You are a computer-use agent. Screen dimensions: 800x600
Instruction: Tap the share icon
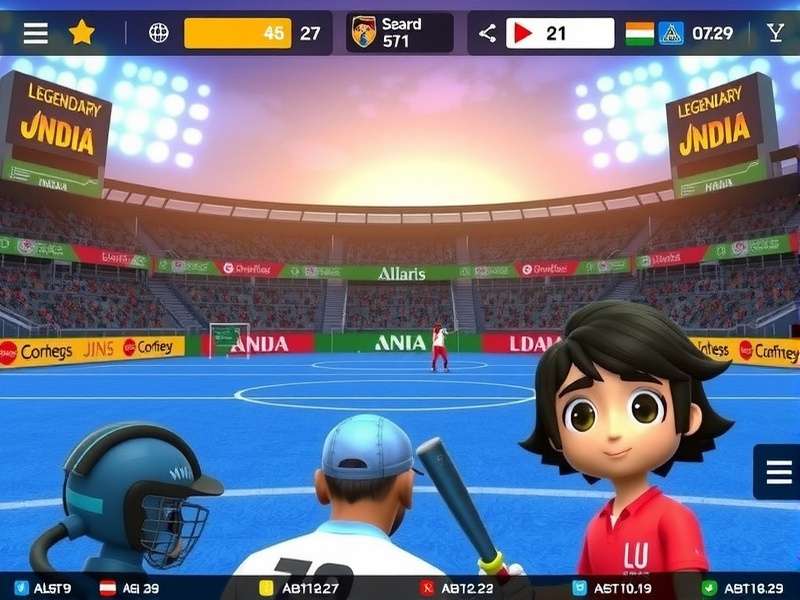pyautogui.click(x=487, y=33)
